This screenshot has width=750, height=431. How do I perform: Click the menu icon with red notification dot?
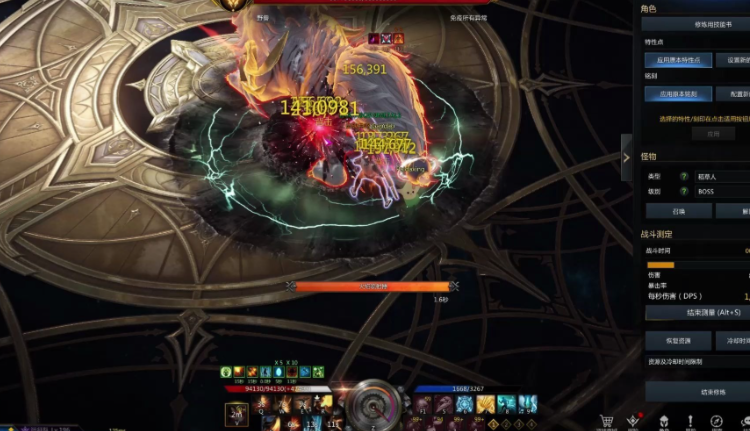(x=632, y=422)
